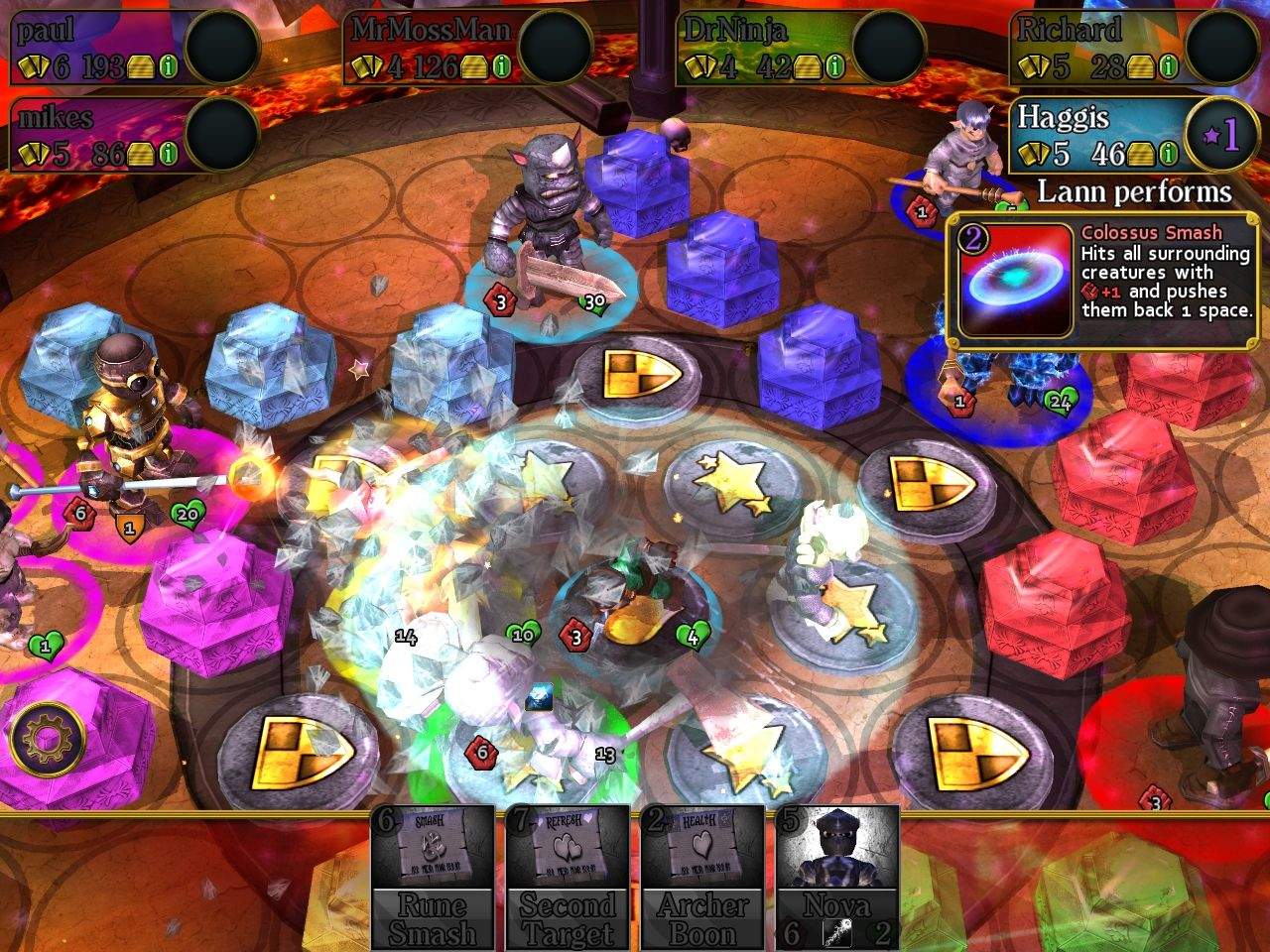
Task: Open DrNinja's info icon
Action: pos(835,66)
